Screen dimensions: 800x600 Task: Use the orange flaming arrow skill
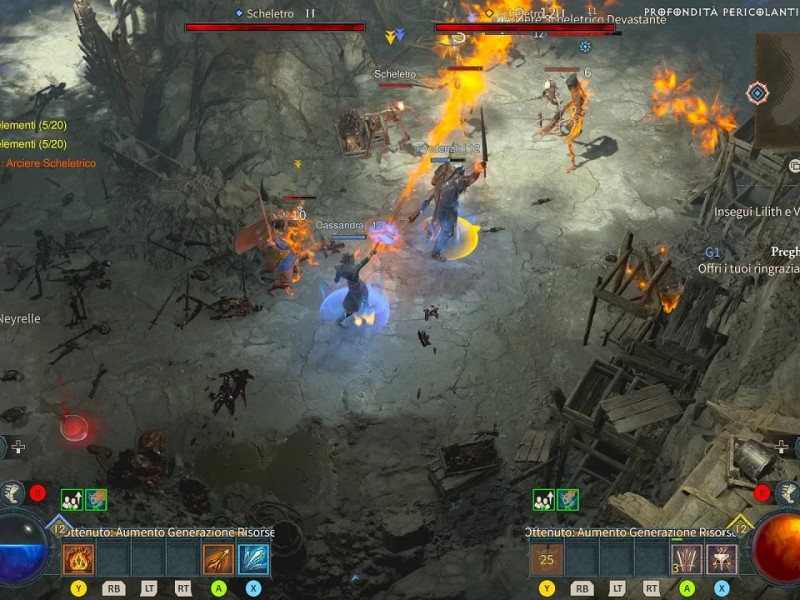[218, 558]
